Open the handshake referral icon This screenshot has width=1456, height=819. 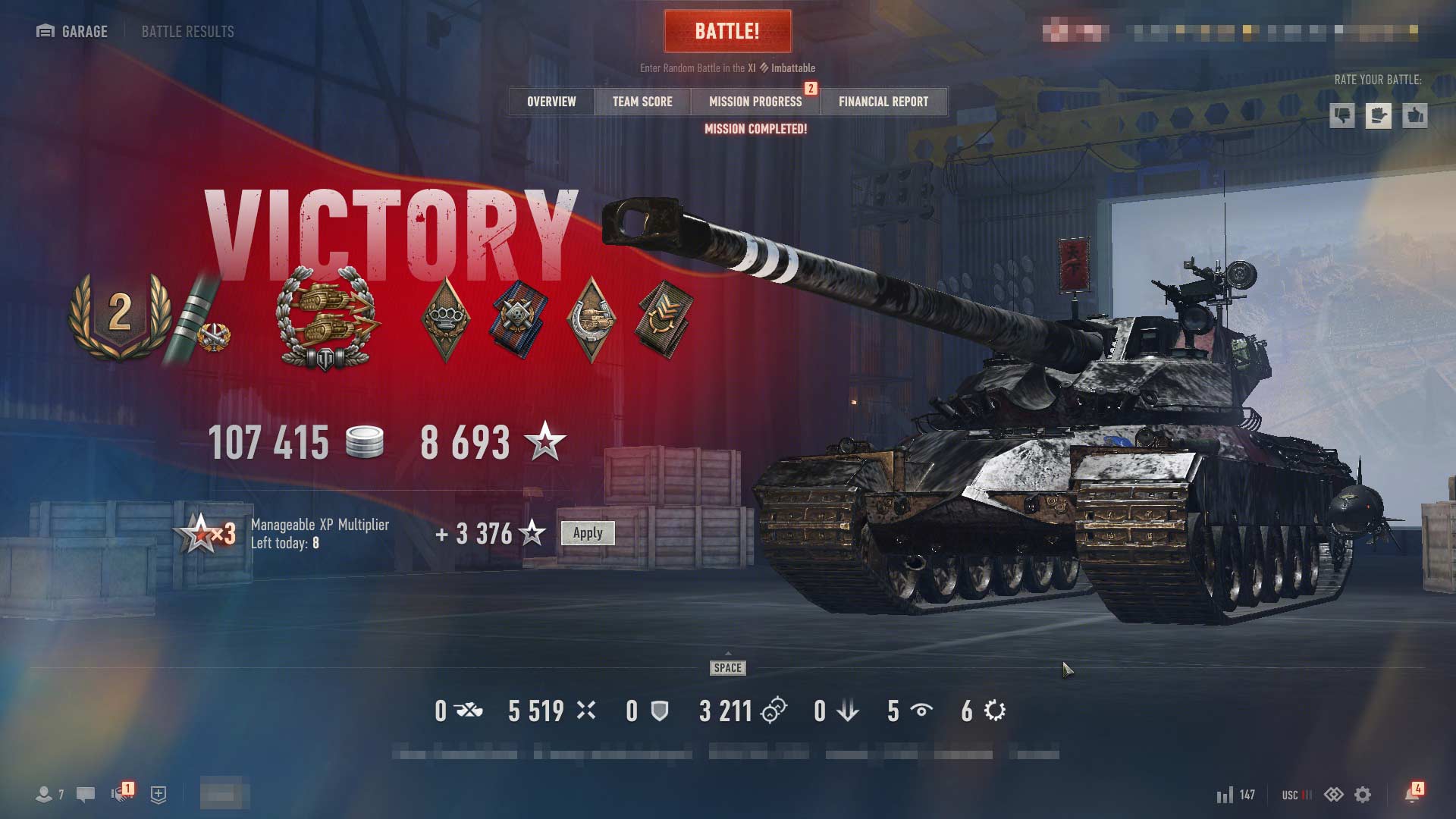pos(121,794)
